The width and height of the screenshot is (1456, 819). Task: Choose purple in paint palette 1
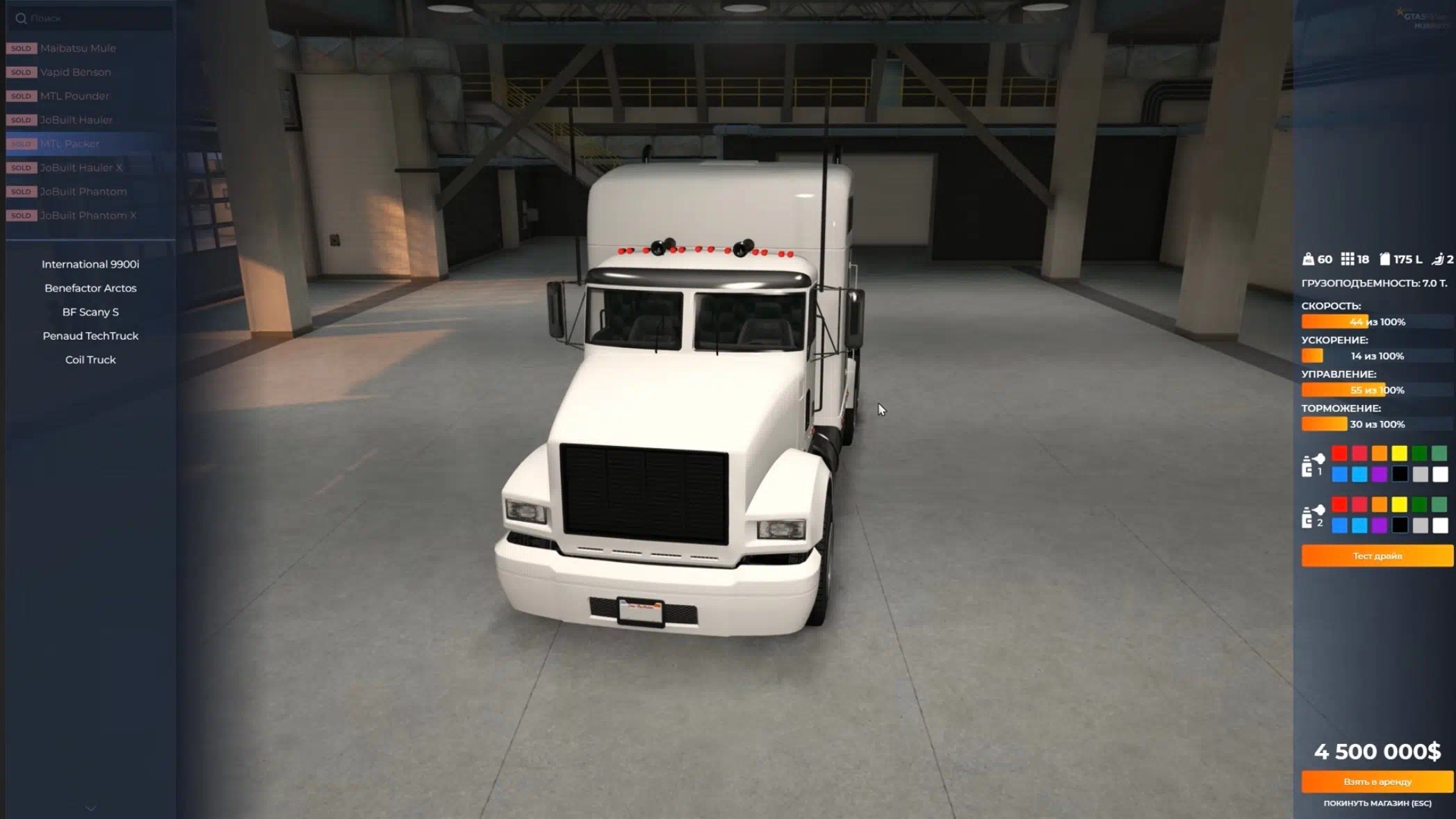(x=1380, y=474)
